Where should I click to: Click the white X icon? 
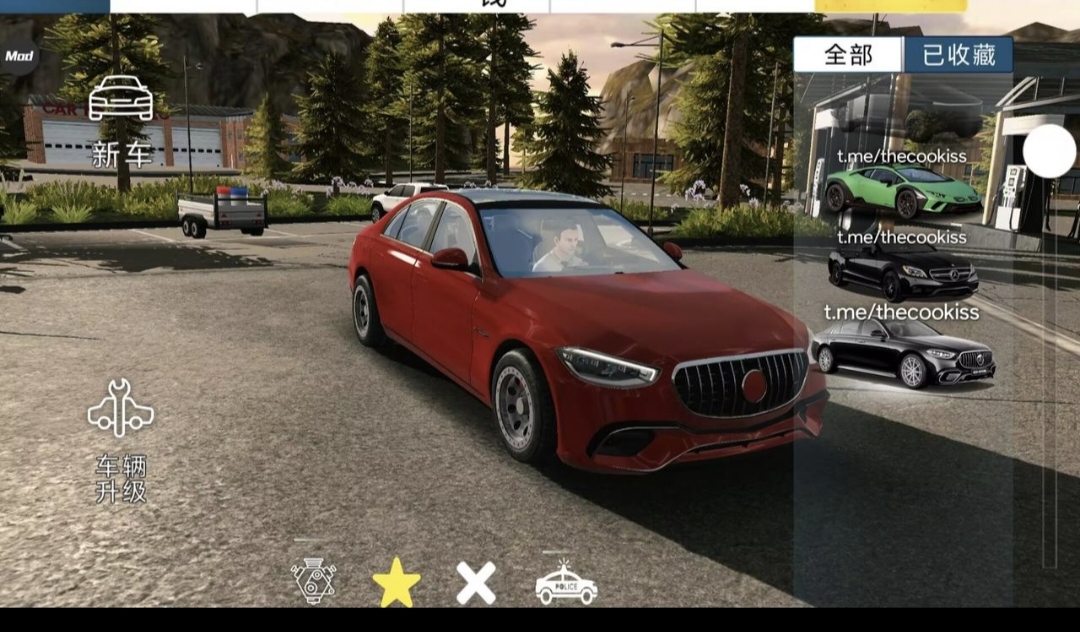(x=476, y=583)
